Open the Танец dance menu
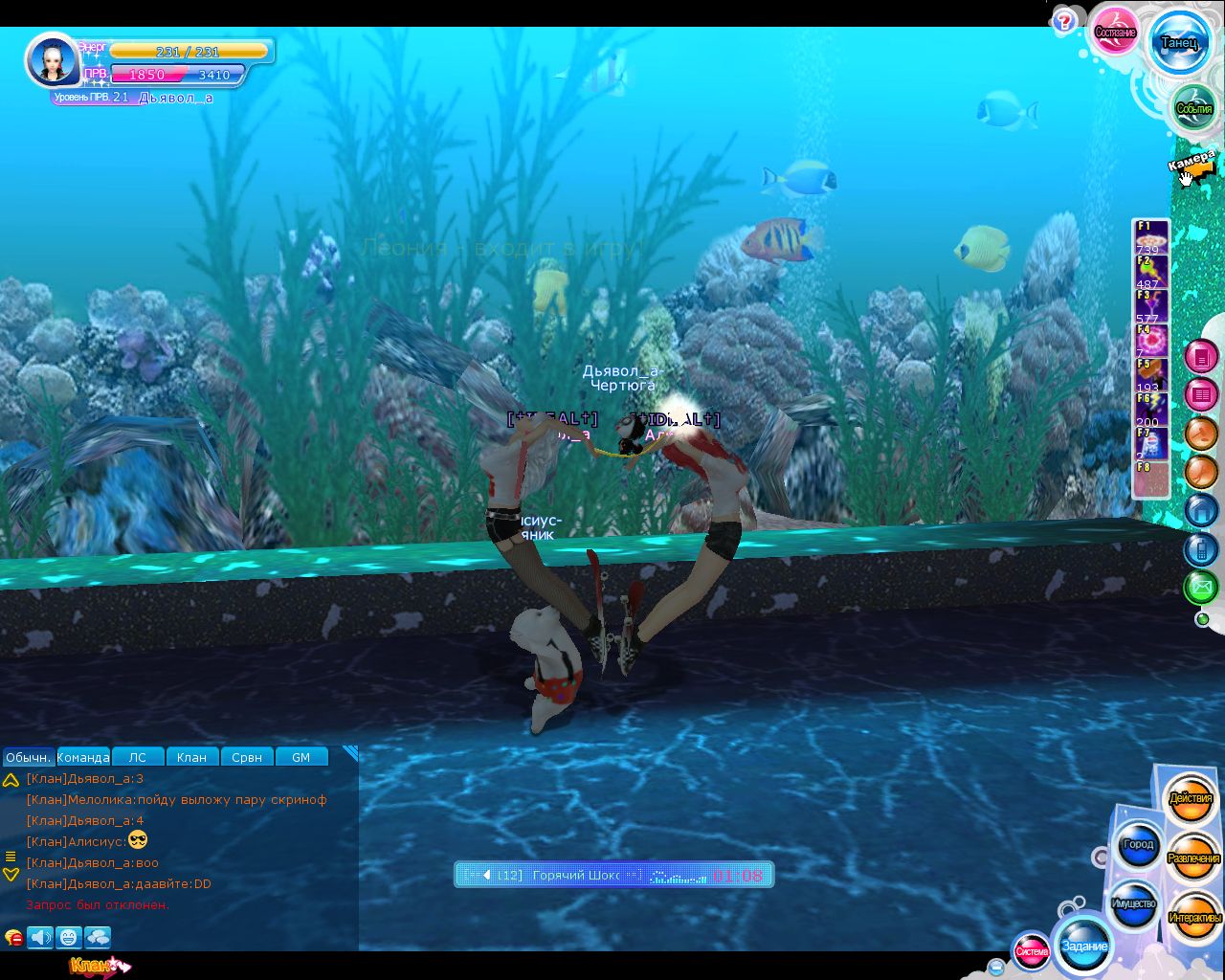The image size is (1225, 980). (x=1178, y=42)
